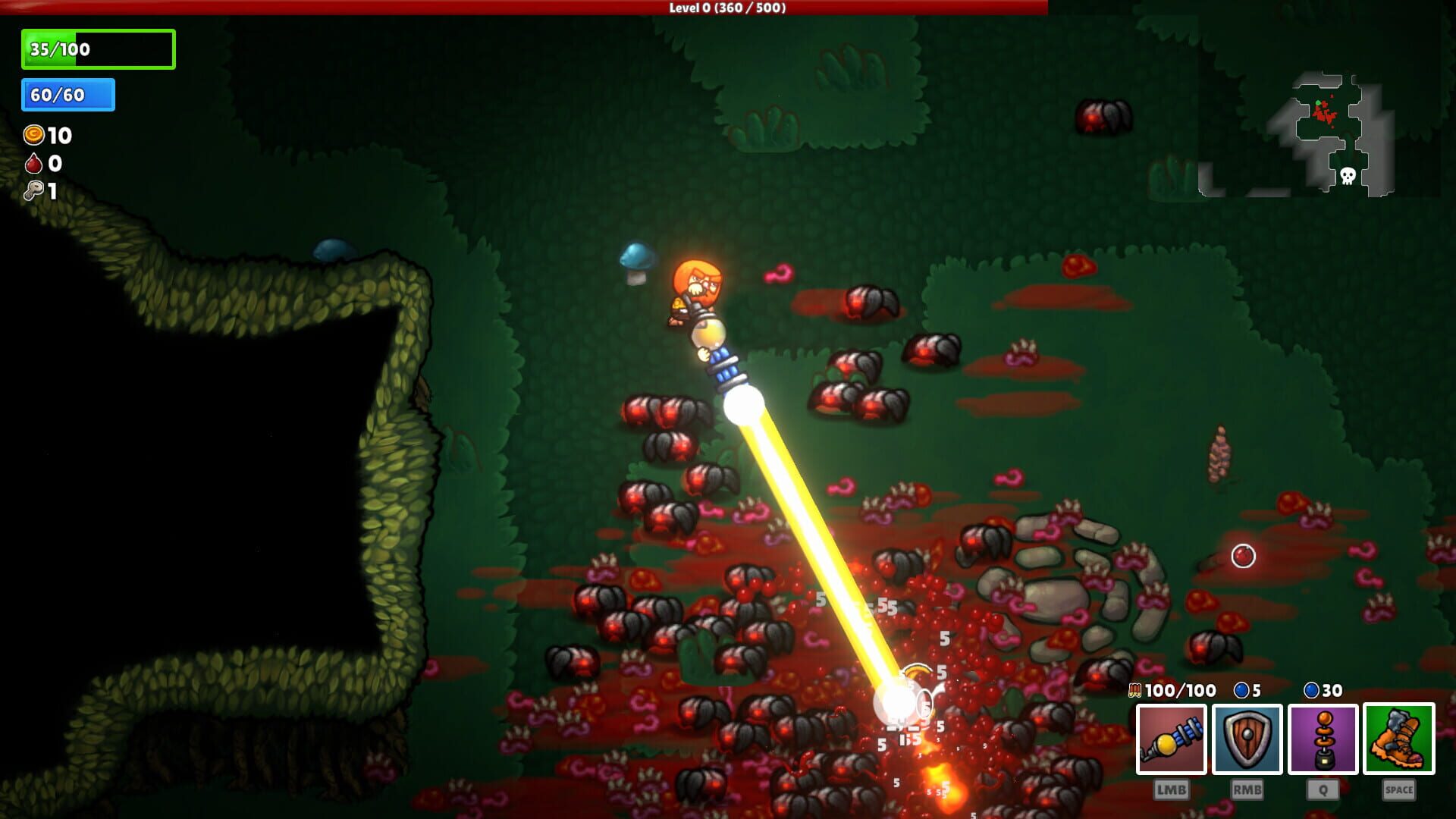Screen dimensions: 1456x819
Task: Select the shield ability slot
Action: (x=1247, y=739)
